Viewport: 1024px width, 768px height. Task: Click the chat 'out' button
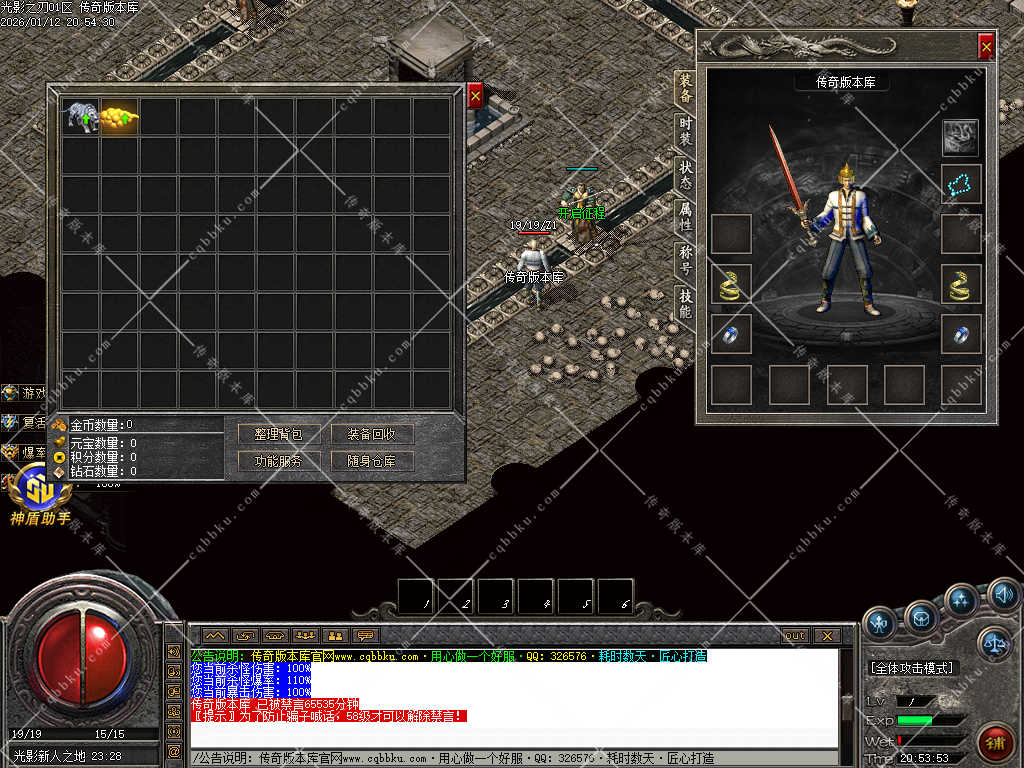(795, 635)
